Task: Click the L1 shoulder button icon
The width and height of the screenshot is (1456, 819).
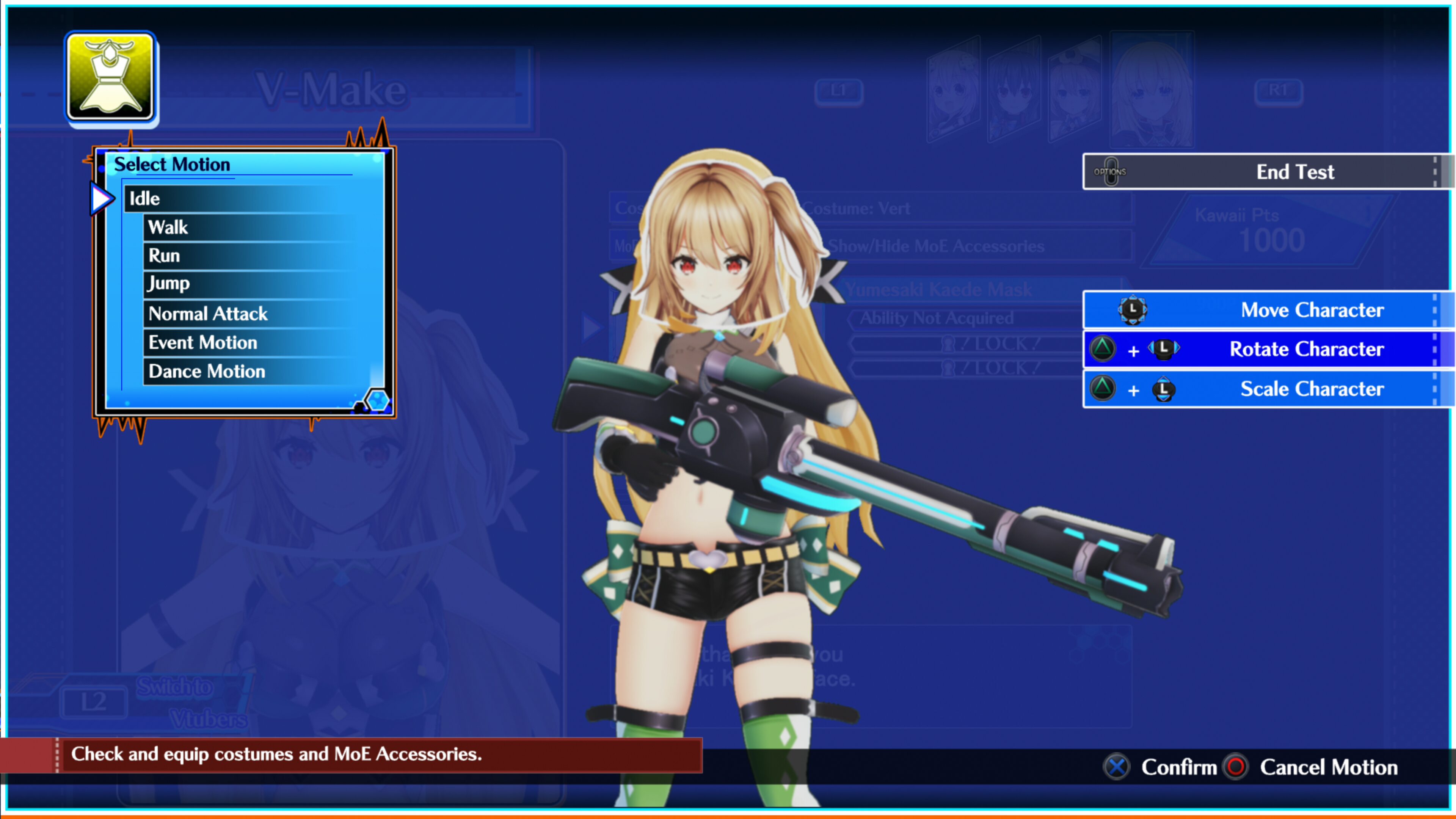Action: pos(839,91)
